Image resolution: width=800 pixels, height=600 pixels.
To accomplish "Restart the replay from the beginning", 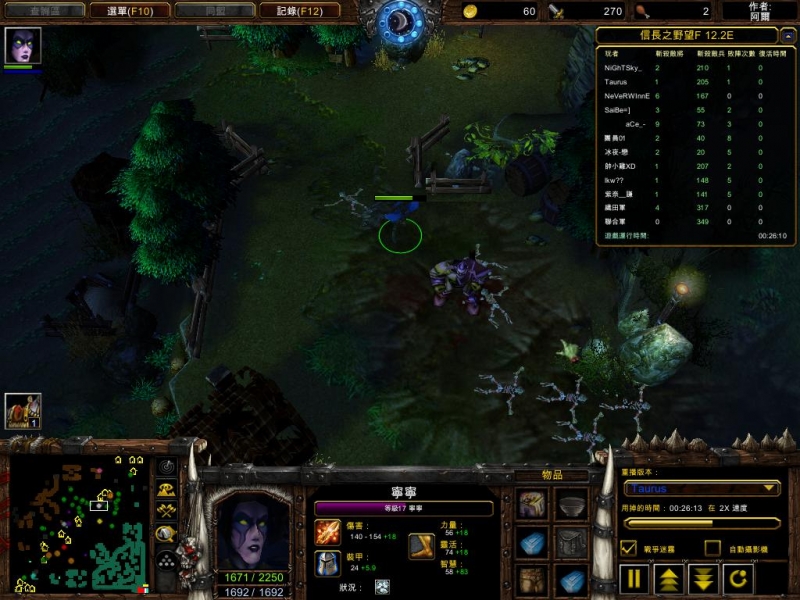I will pos(738,579).
